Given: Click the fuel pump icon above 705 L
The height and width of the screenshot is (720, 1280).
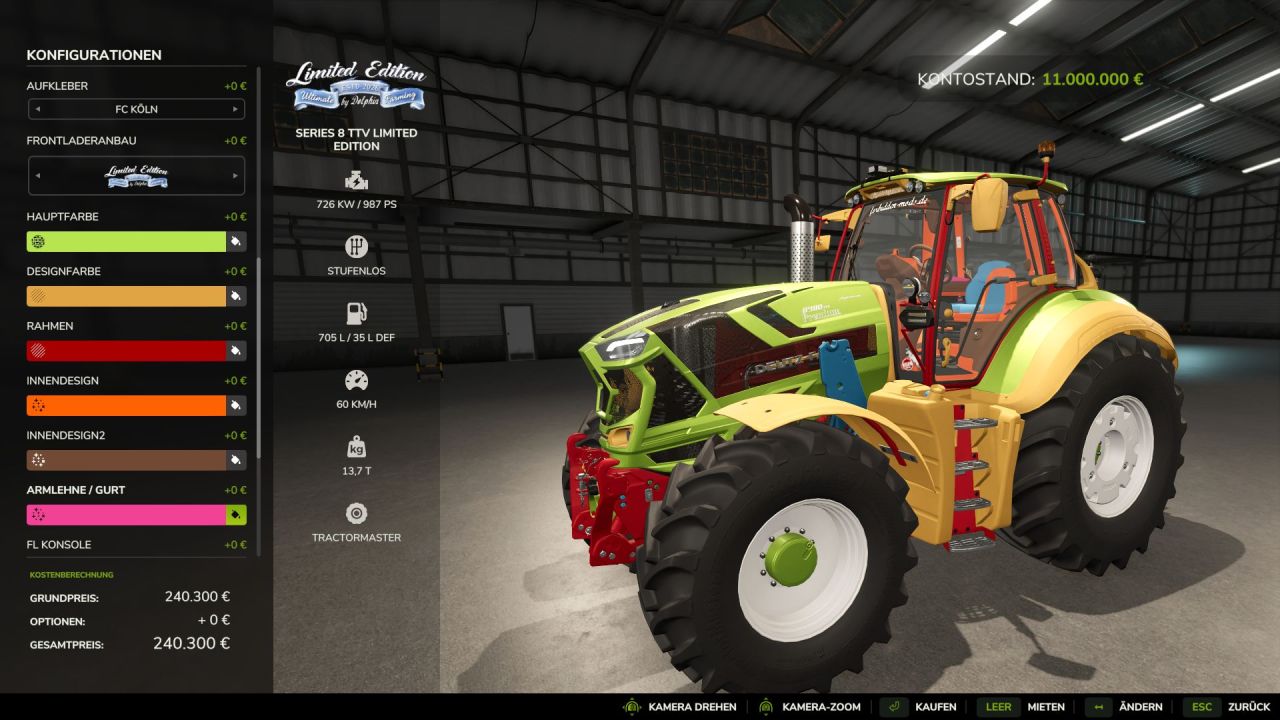Looking at the screenshot, I should (356, 312).
